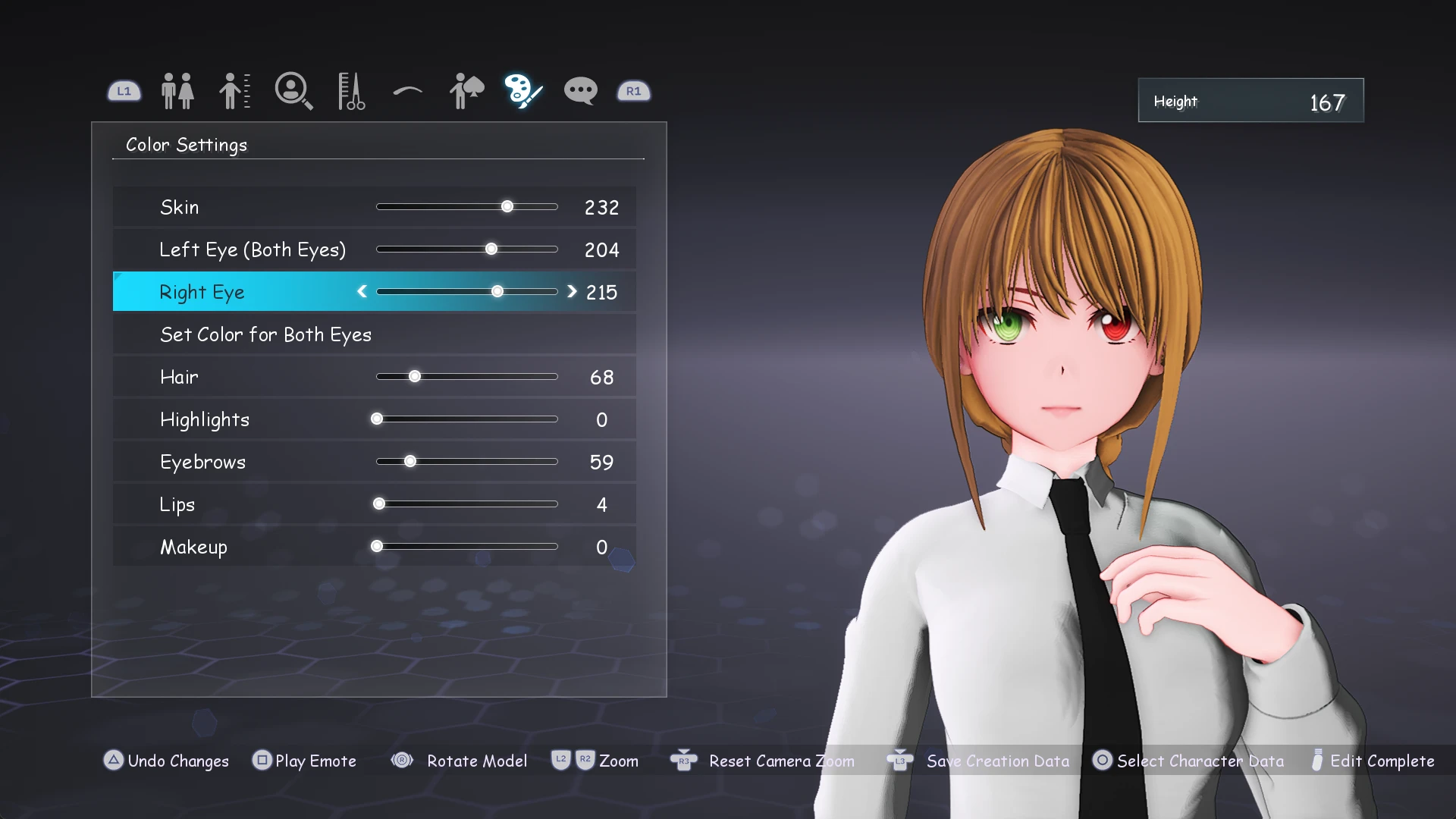Open the body height tab
The image size is (1456, 819).
[x=234, y=91]
